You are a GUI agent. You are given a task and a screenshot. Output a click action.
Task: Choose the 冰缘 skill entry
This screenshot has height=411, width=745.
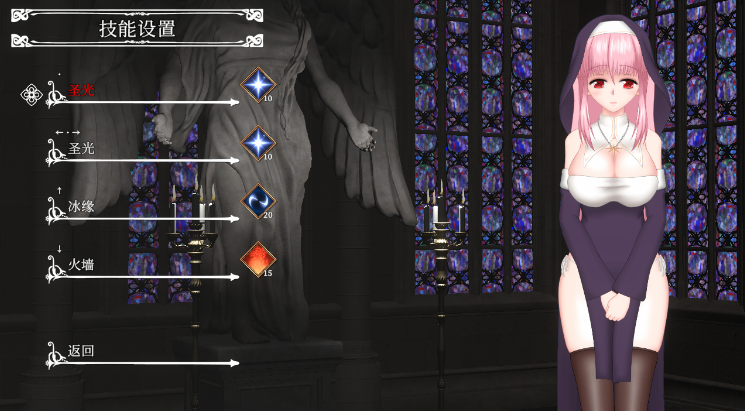81,207
